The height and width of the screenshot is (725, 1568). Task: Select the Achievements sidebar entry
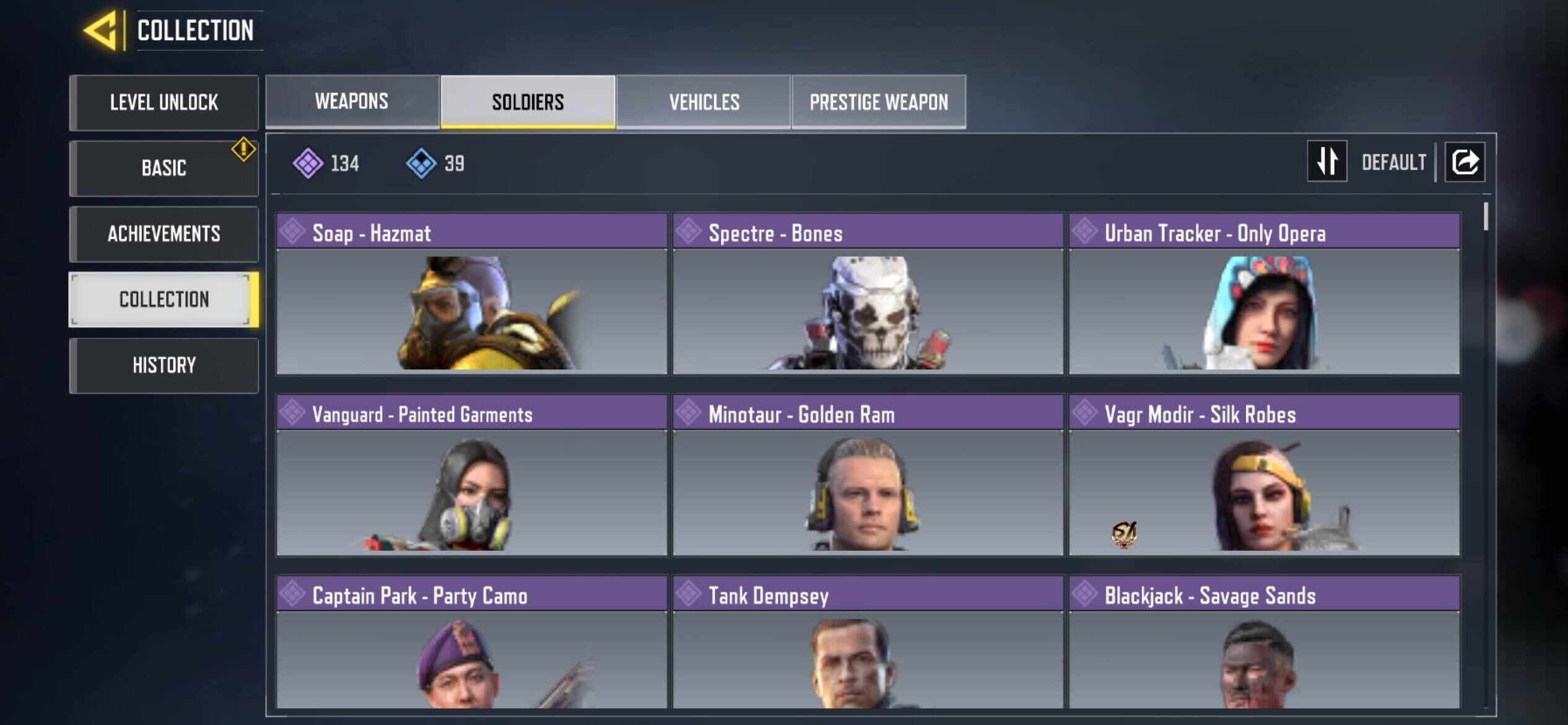164,234
